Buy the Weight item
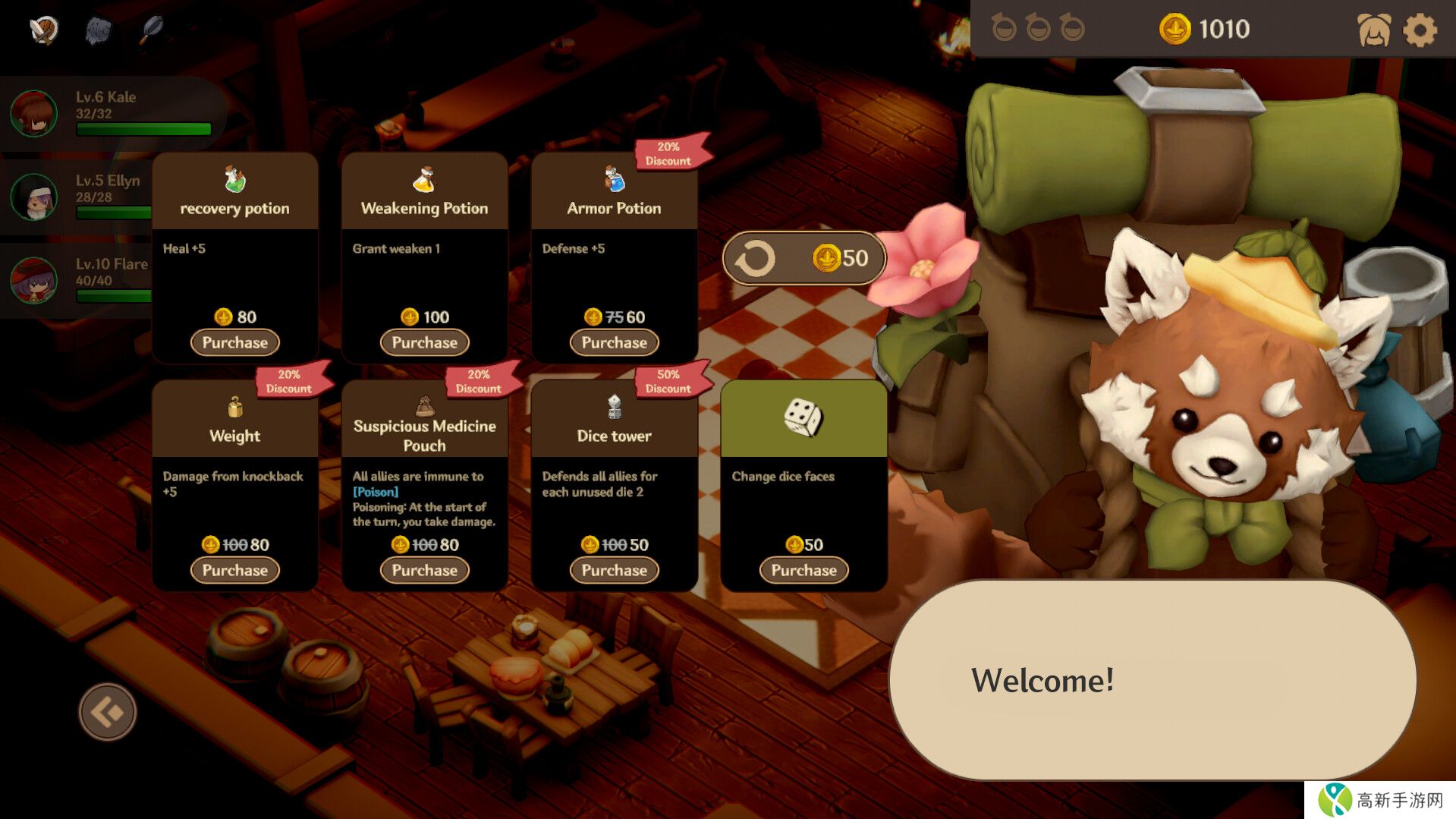Image resolution: width=1456 pixels, height=819 pixels. tap(234, 570)
